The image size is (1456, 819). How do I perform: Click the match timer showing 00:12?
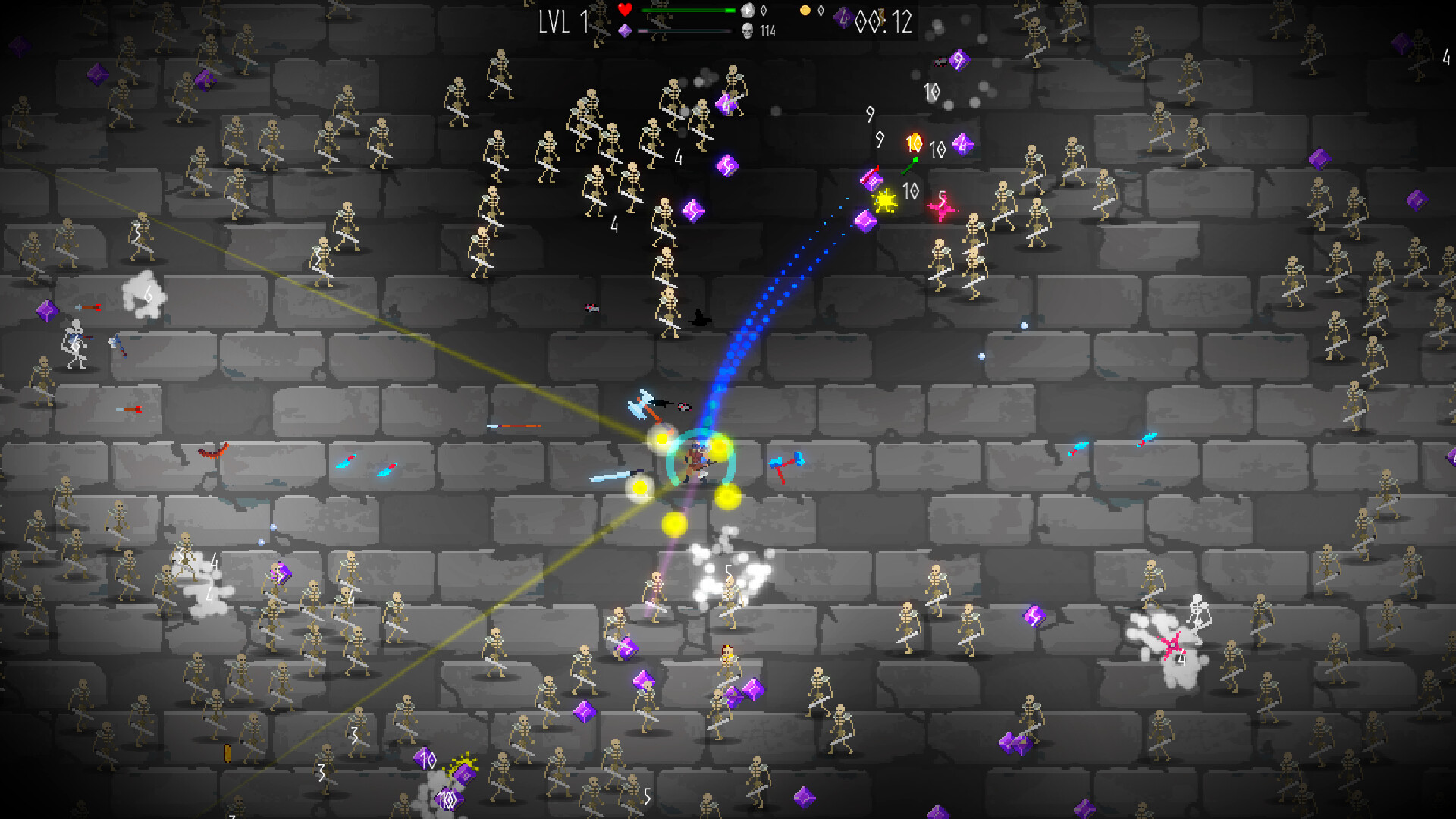coord(886,22)
